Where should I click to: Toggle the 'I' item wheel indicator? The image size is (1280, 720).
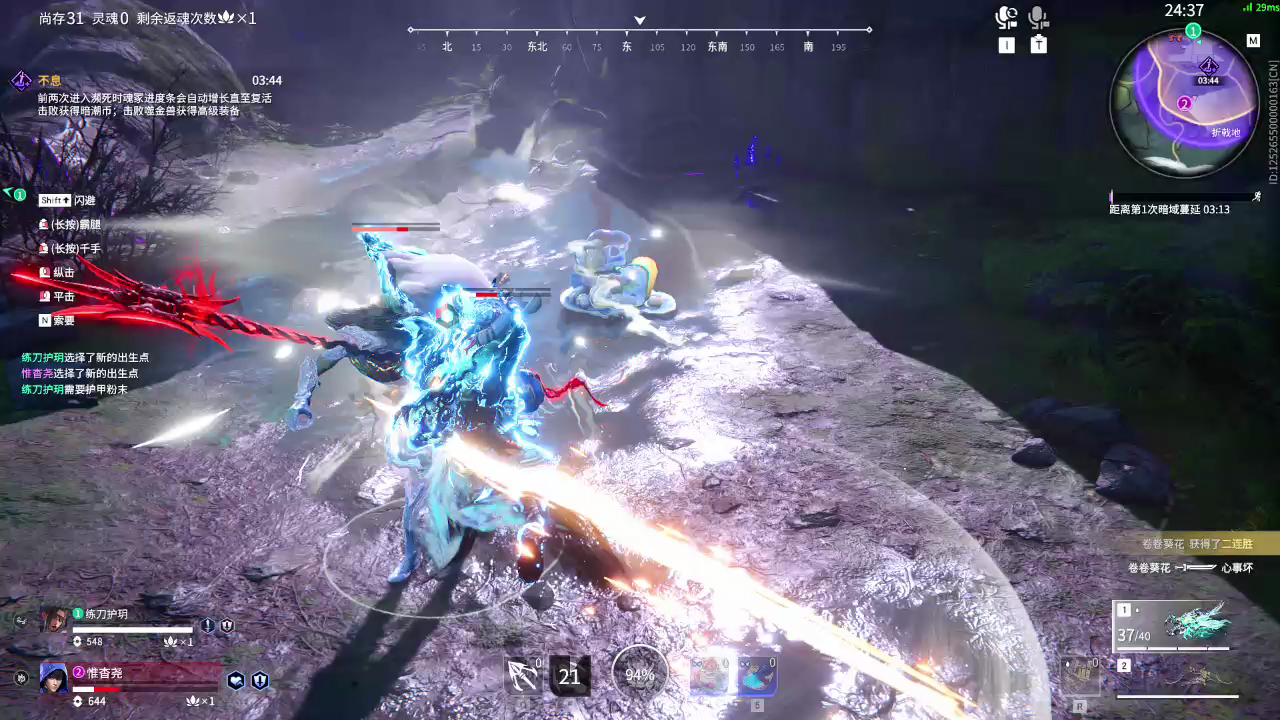(x=1006, y=45)
